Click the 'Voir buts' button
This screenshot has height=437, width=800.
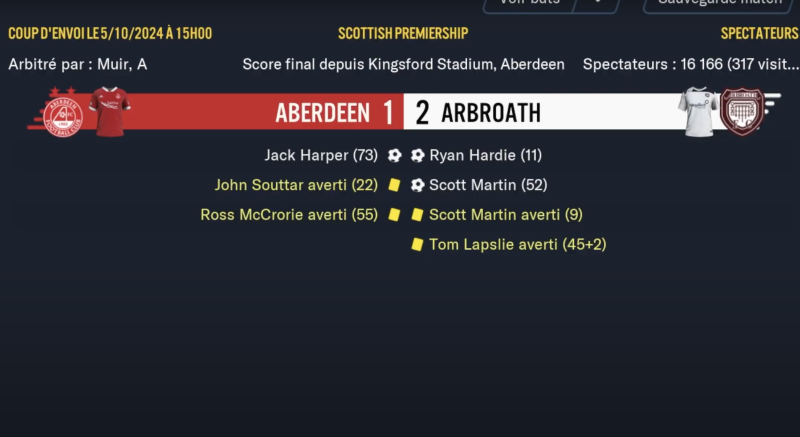pos(530,4)
